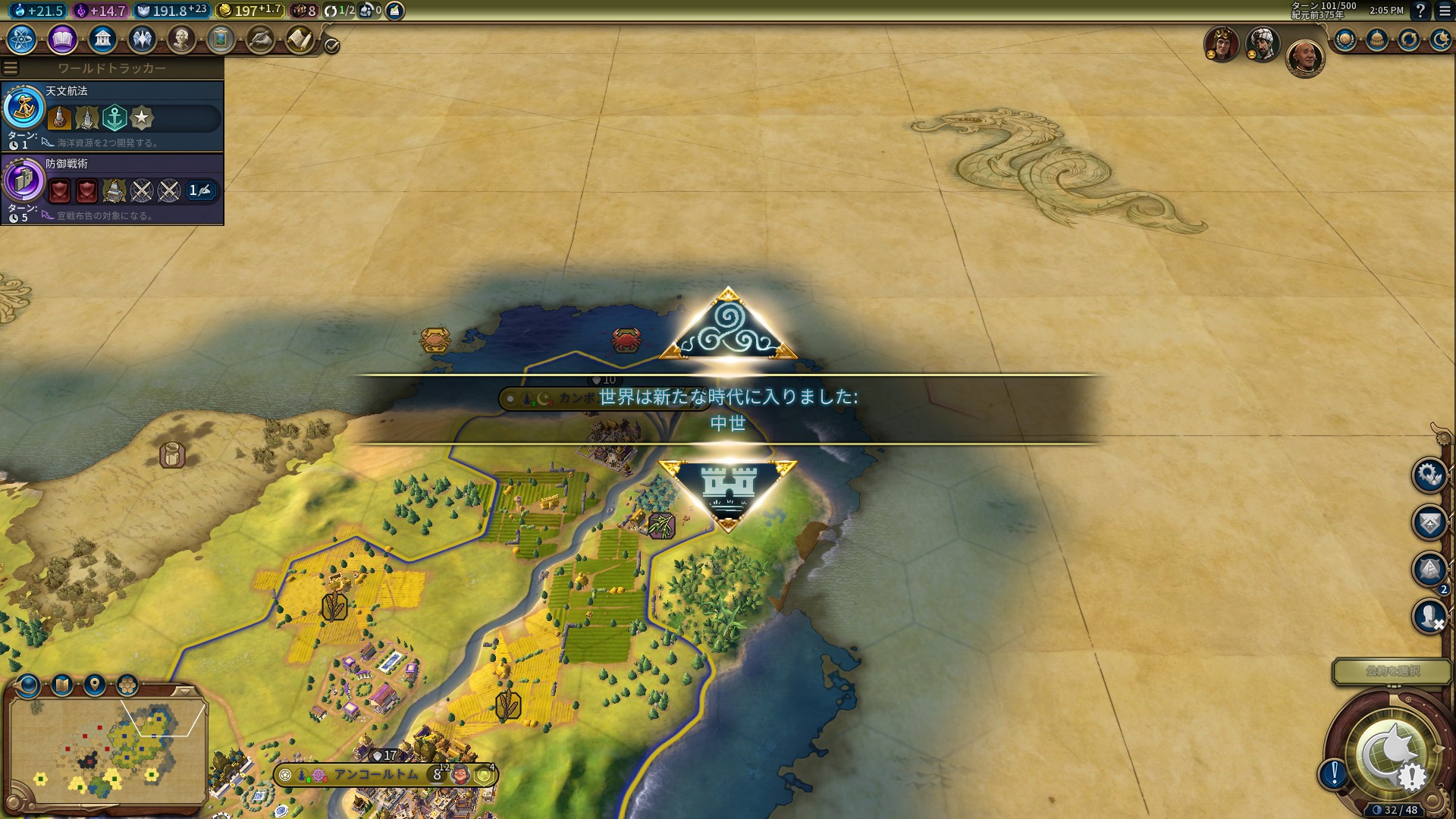
Task: Open the main game menu button
Action: (1444, 11)
